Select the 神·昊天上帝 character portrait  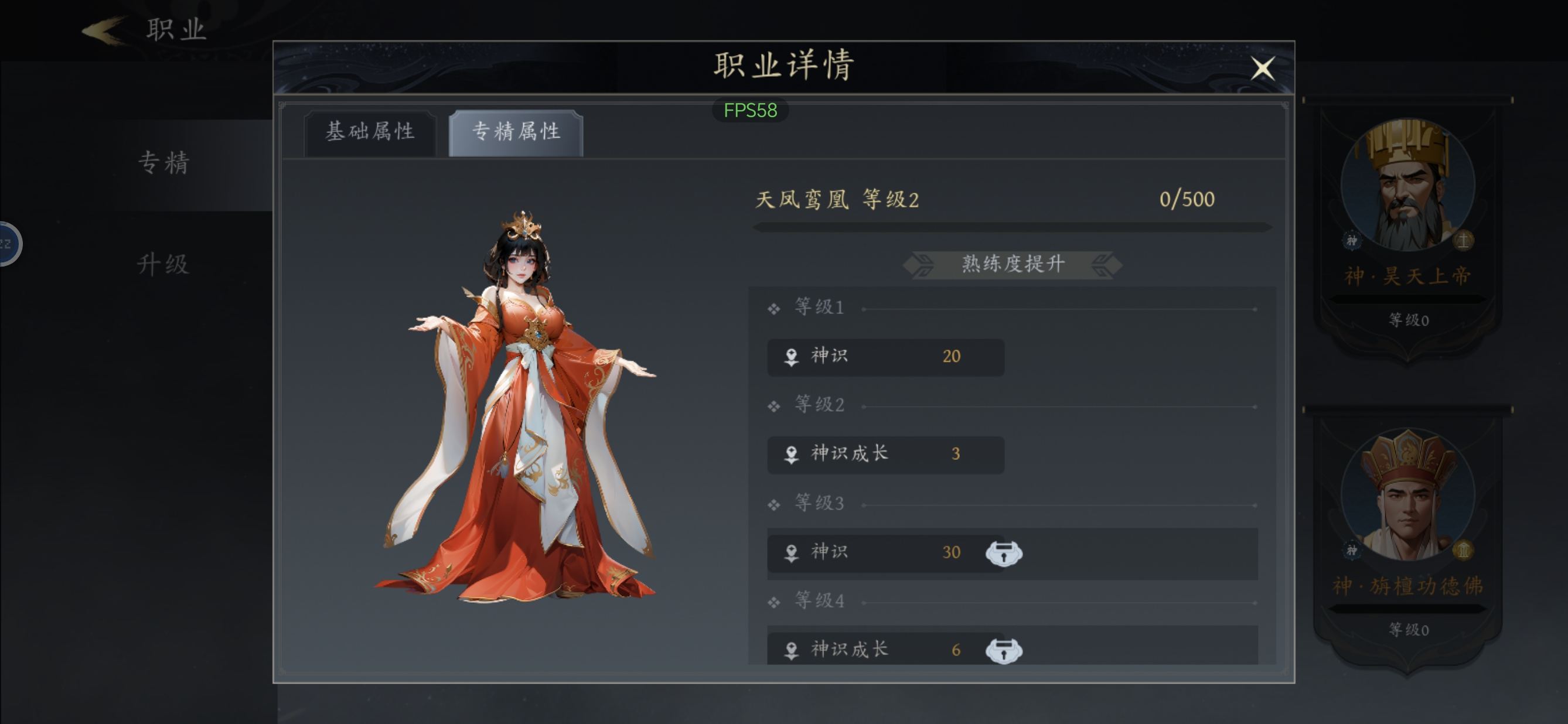point(1407,186)
